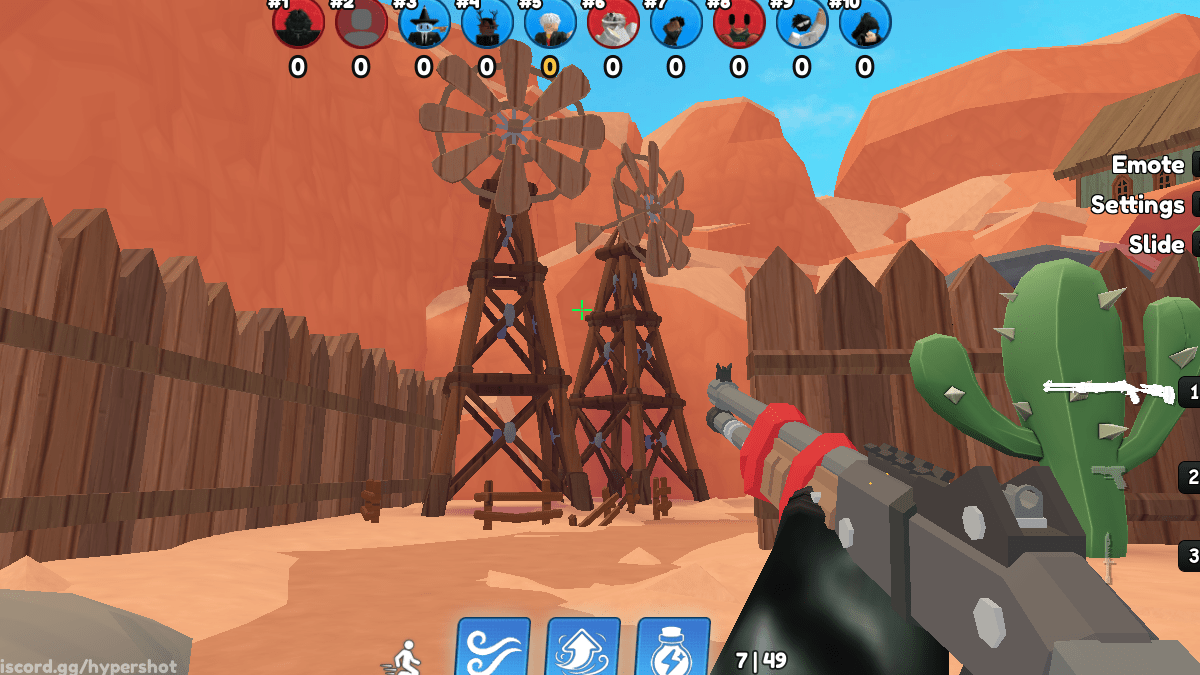Open the Emote wheel
Screen dimensions: 1200x675
tap(1148, 165)
